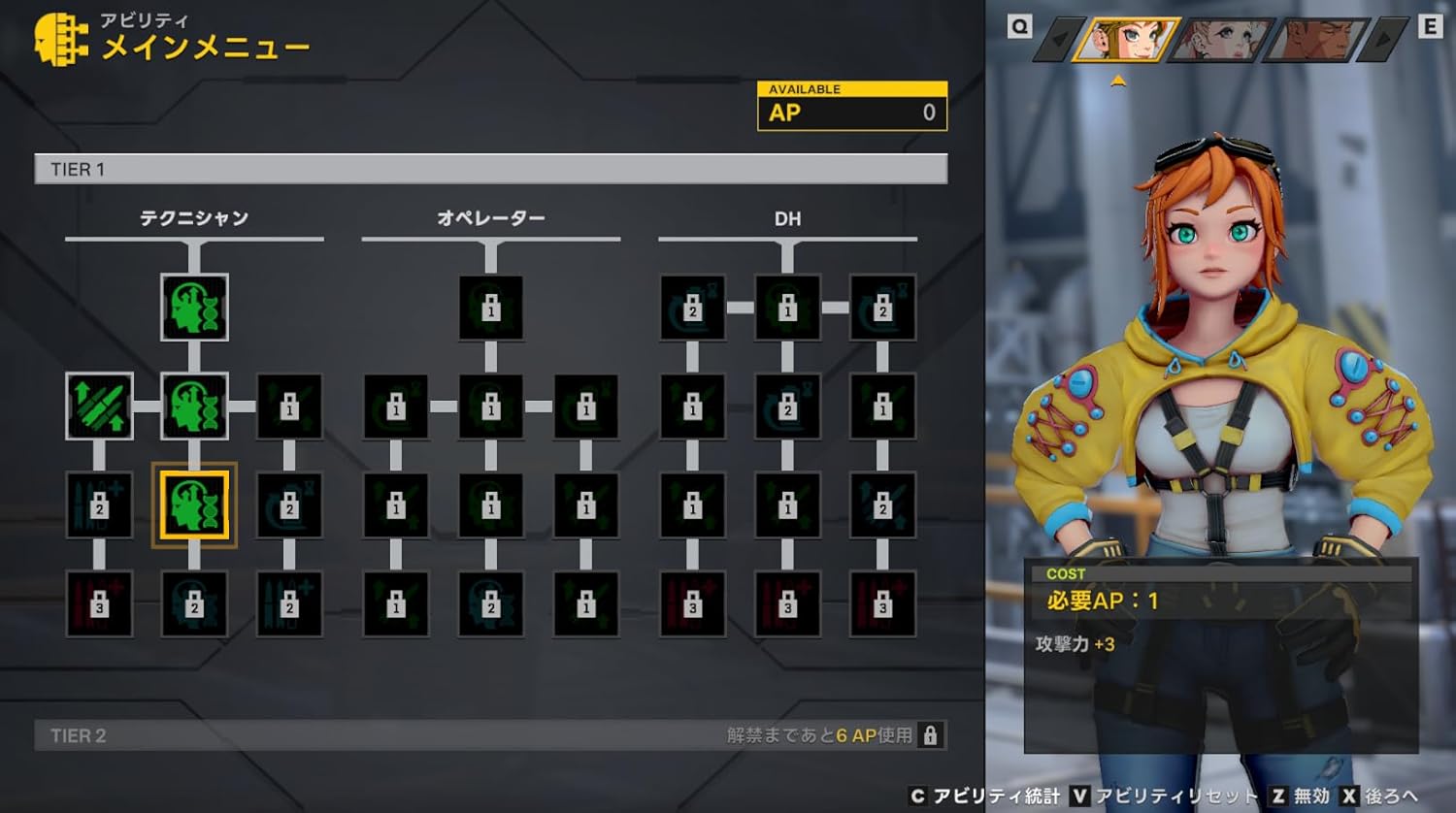The width and height of the screenshot is (1456, 813).
Task: Open the DH skill tree column header
Action: coord(788,219)
